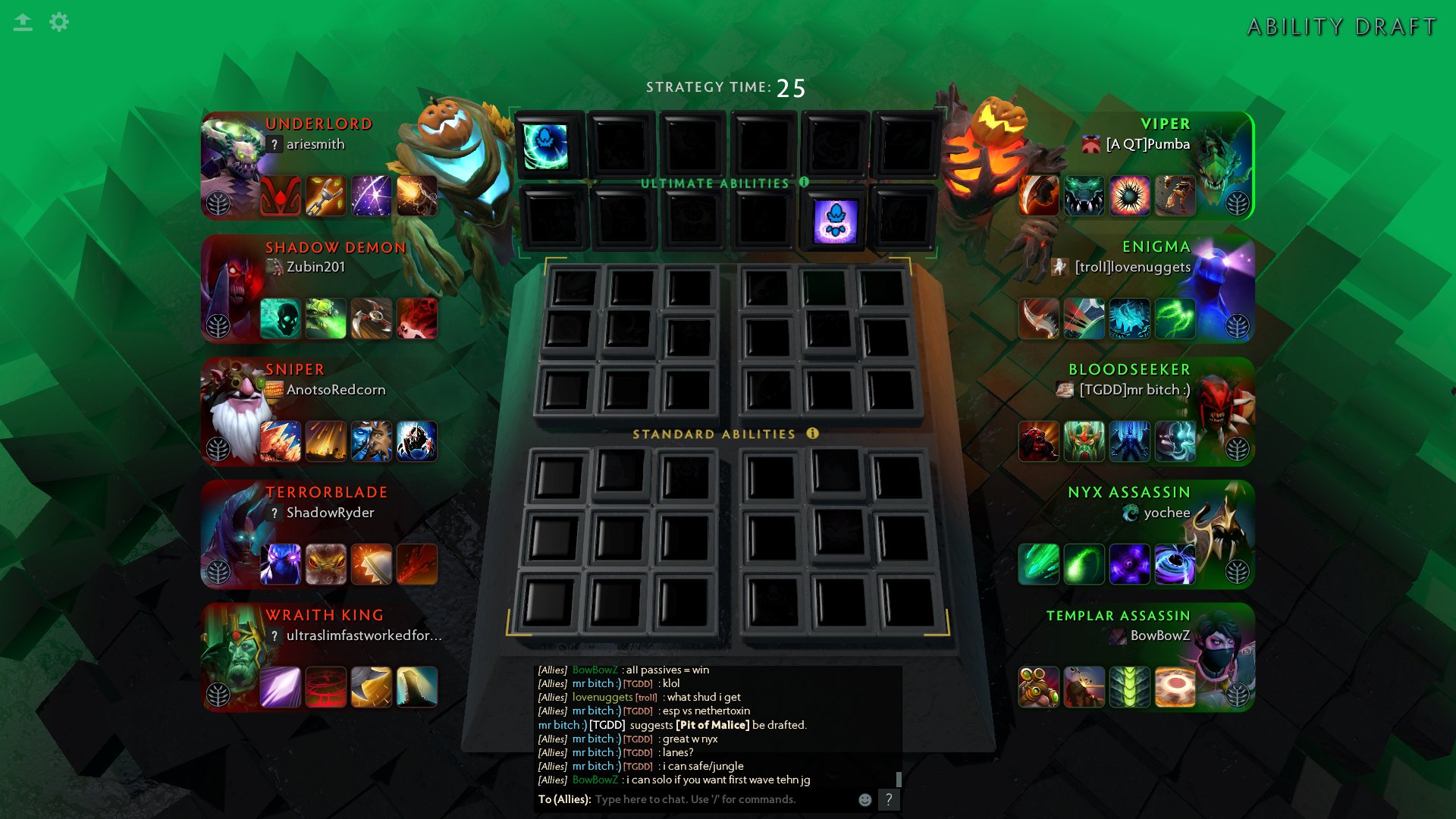Open the settings gear in top-left corner
The image size is (1456, 819).
click(59, 22)
